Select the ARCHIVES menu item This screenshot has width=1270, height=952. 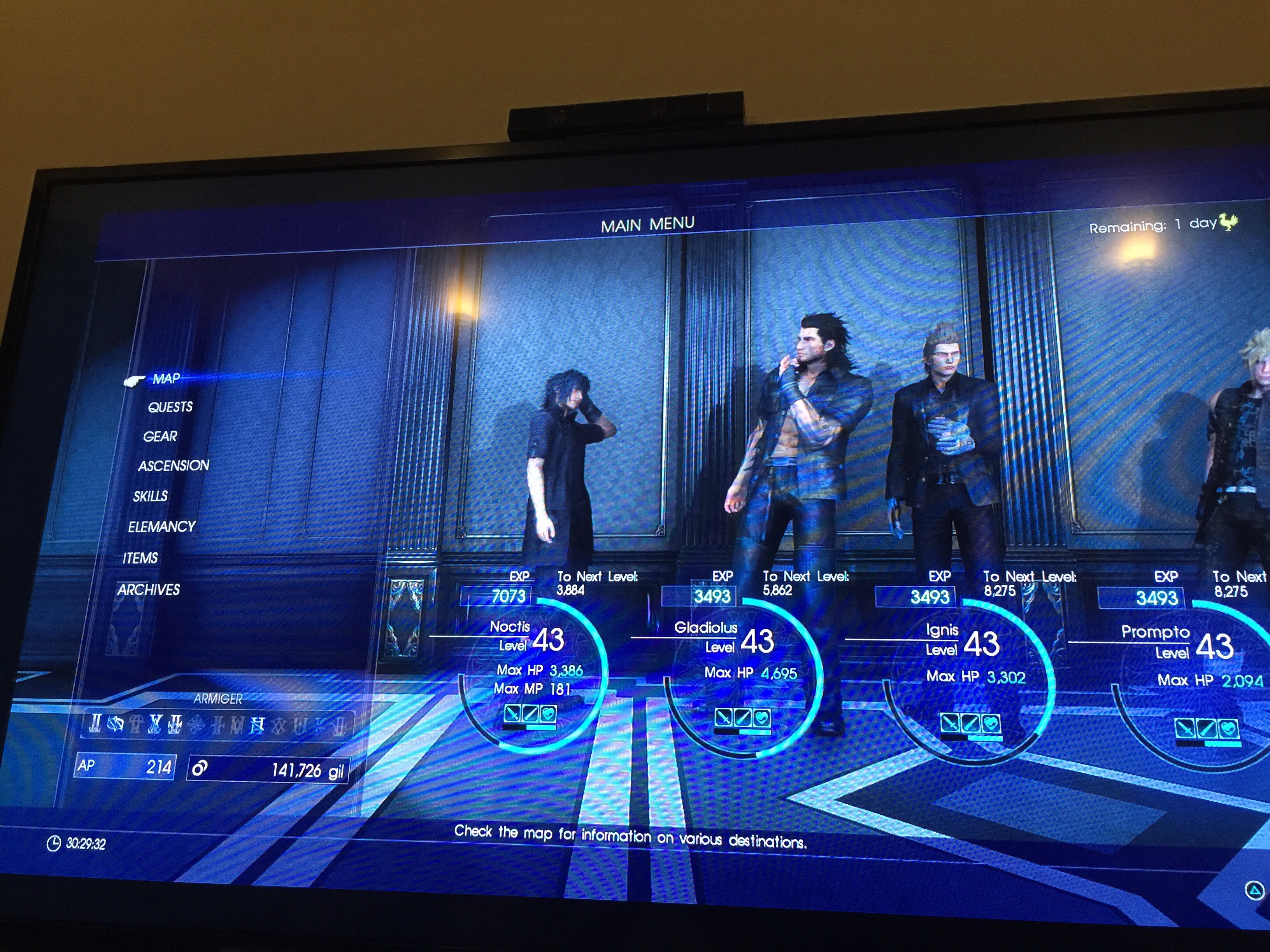[x=148, y=589]
